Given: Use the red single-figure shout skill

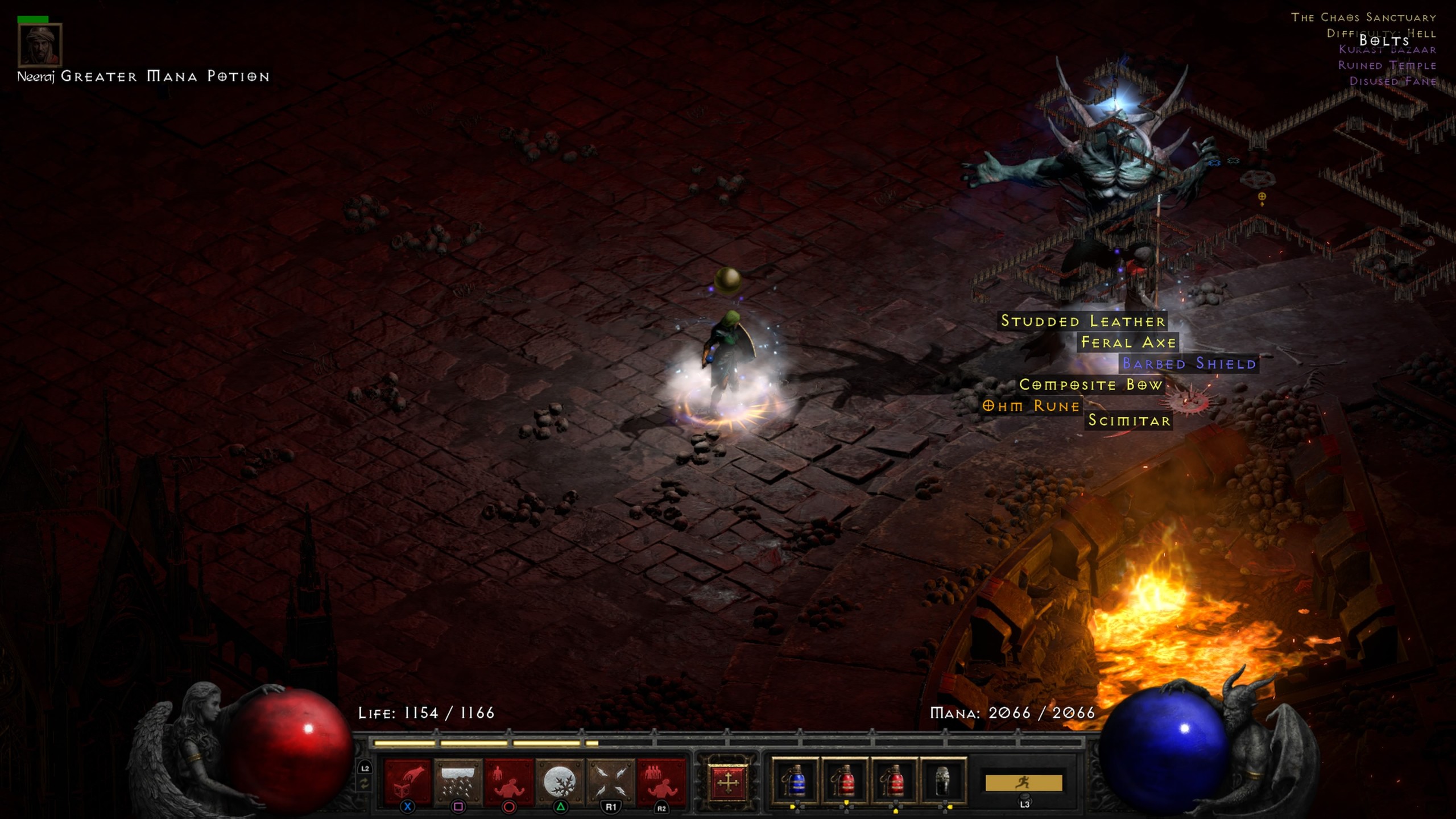Looking at the screenshot, I should [x=508, y=781].
